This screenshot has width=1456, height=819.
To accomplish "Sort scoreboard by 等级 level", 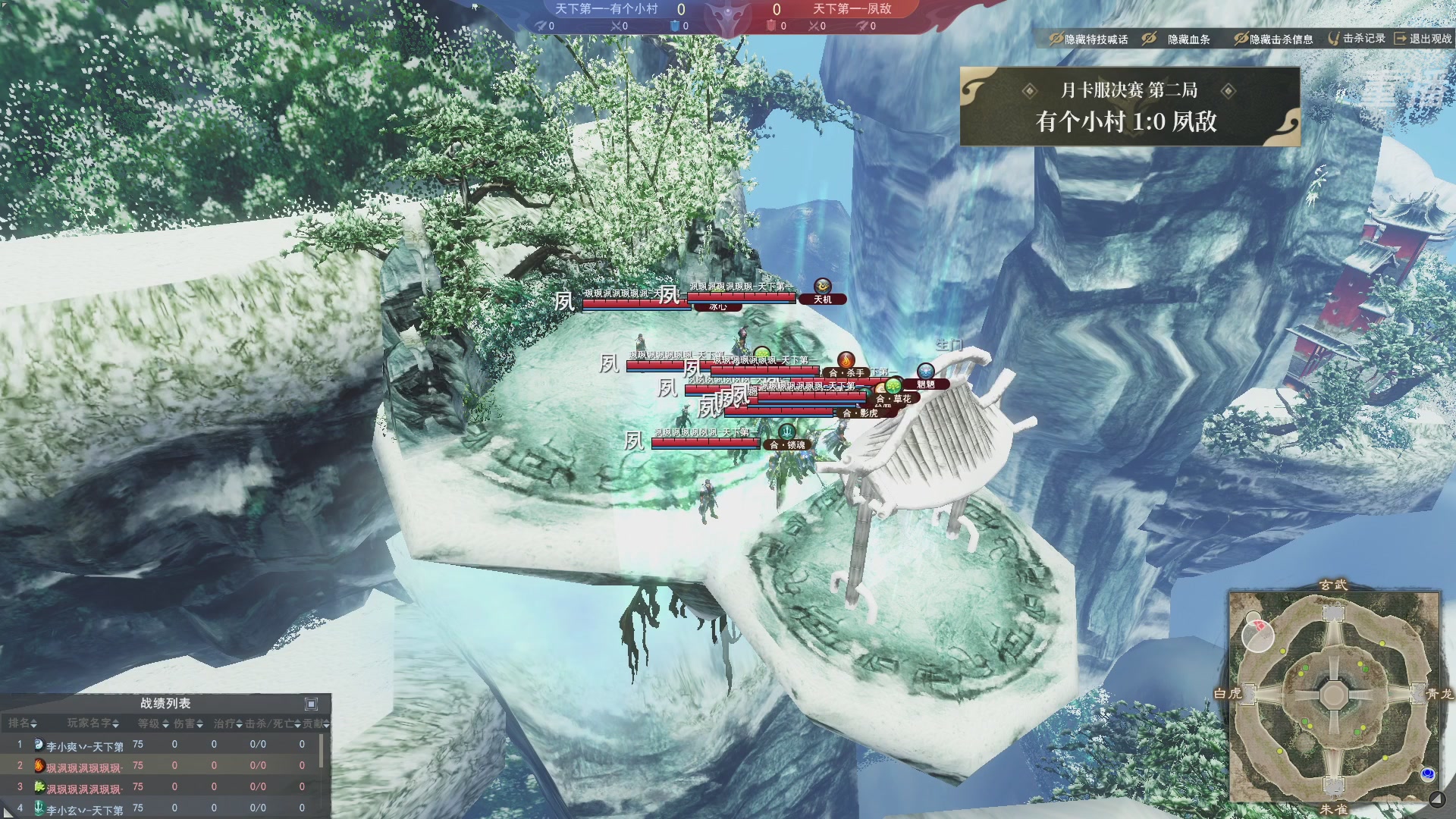I will point(153,723).
